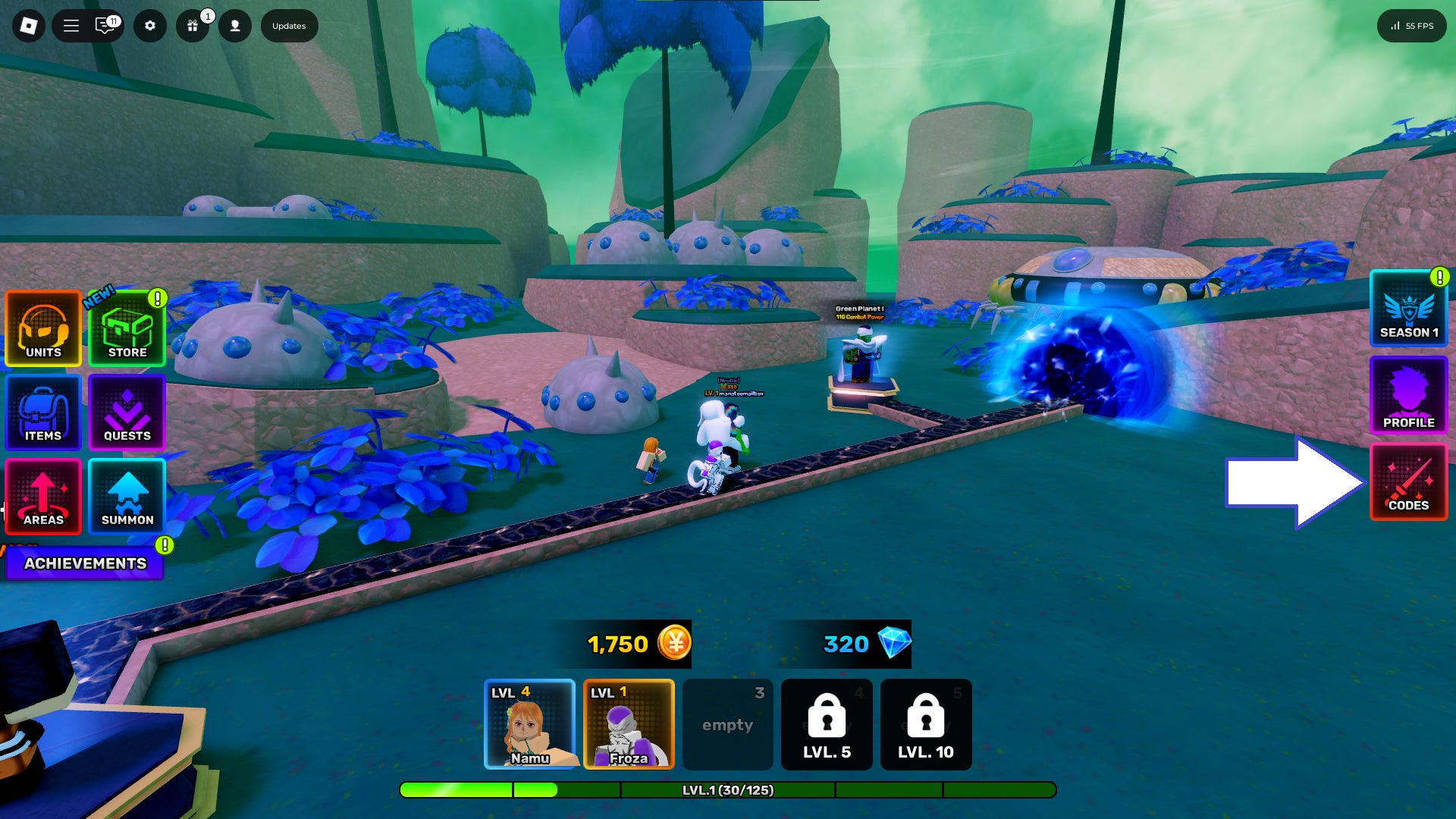Open the Items backpack menu

pyautogui.click(x=43, y=413)
